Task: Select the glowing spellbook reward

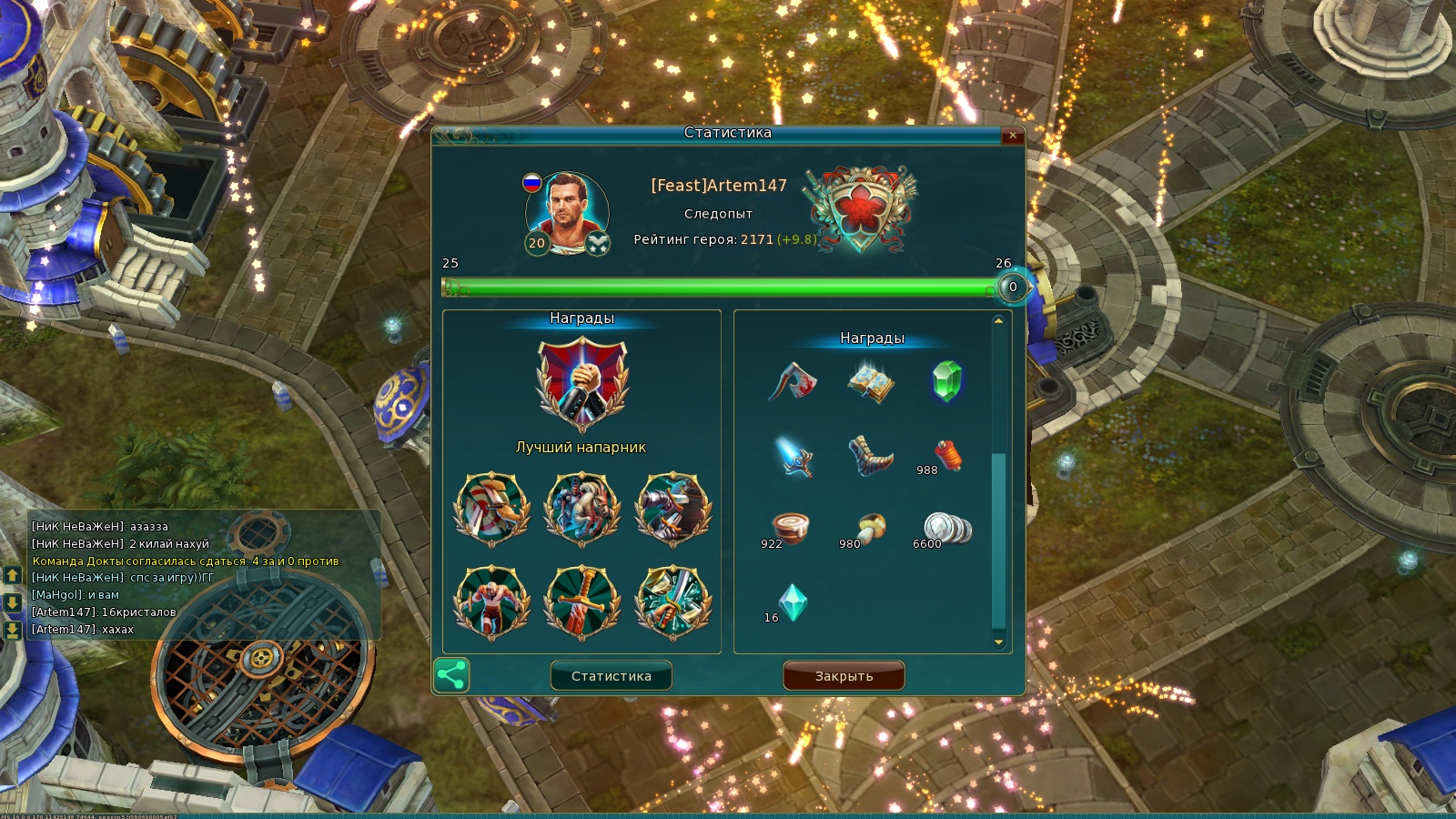Action: (870, 382)
